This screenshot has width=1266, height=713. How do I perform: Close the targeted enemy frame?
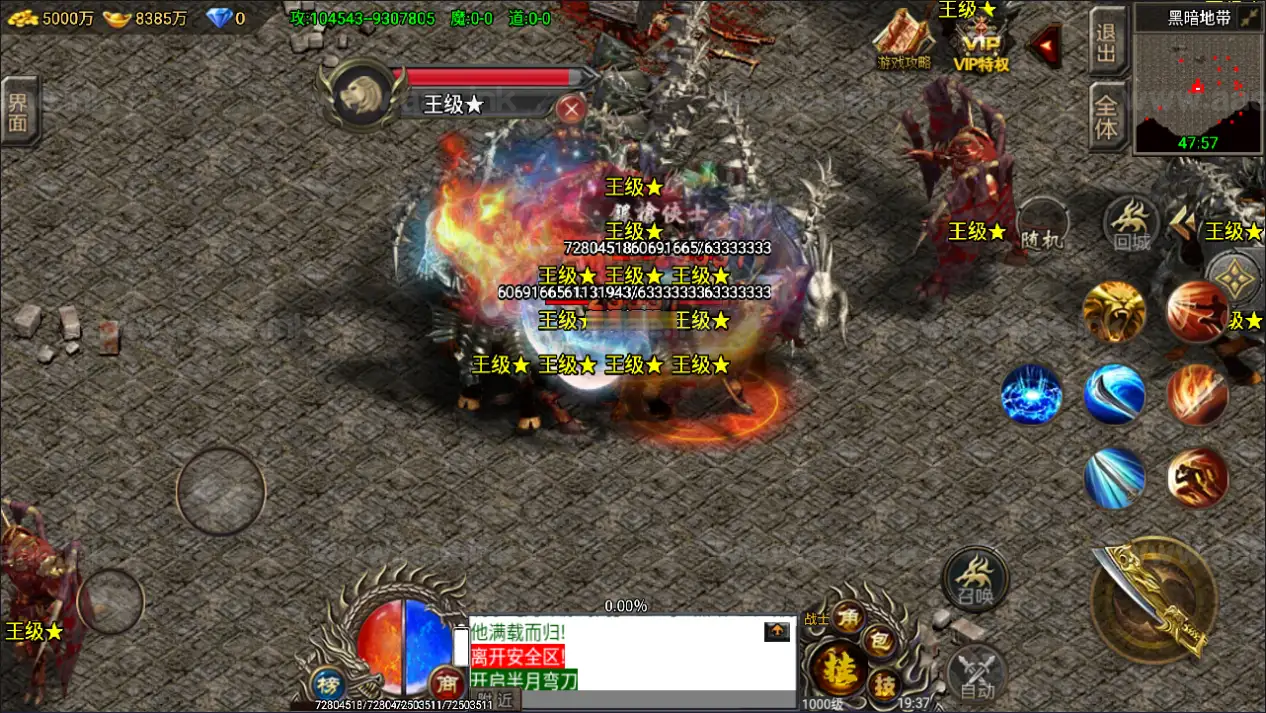click(571, 108)
